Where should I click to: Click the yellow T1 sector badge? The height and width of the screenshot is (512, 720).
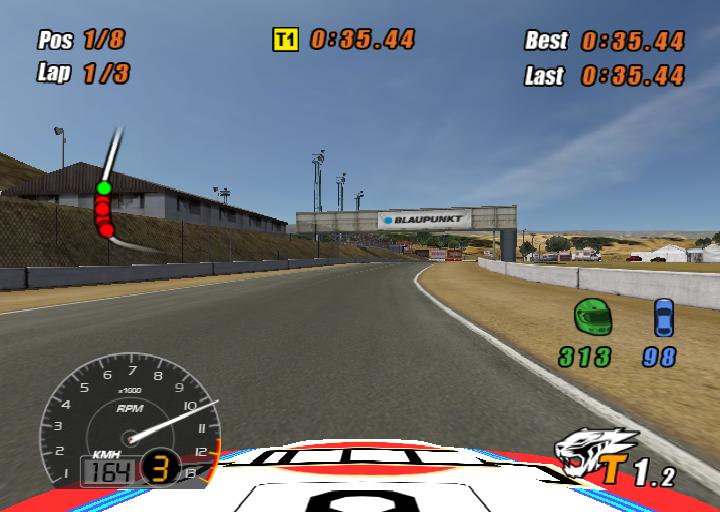coord(286,39)
